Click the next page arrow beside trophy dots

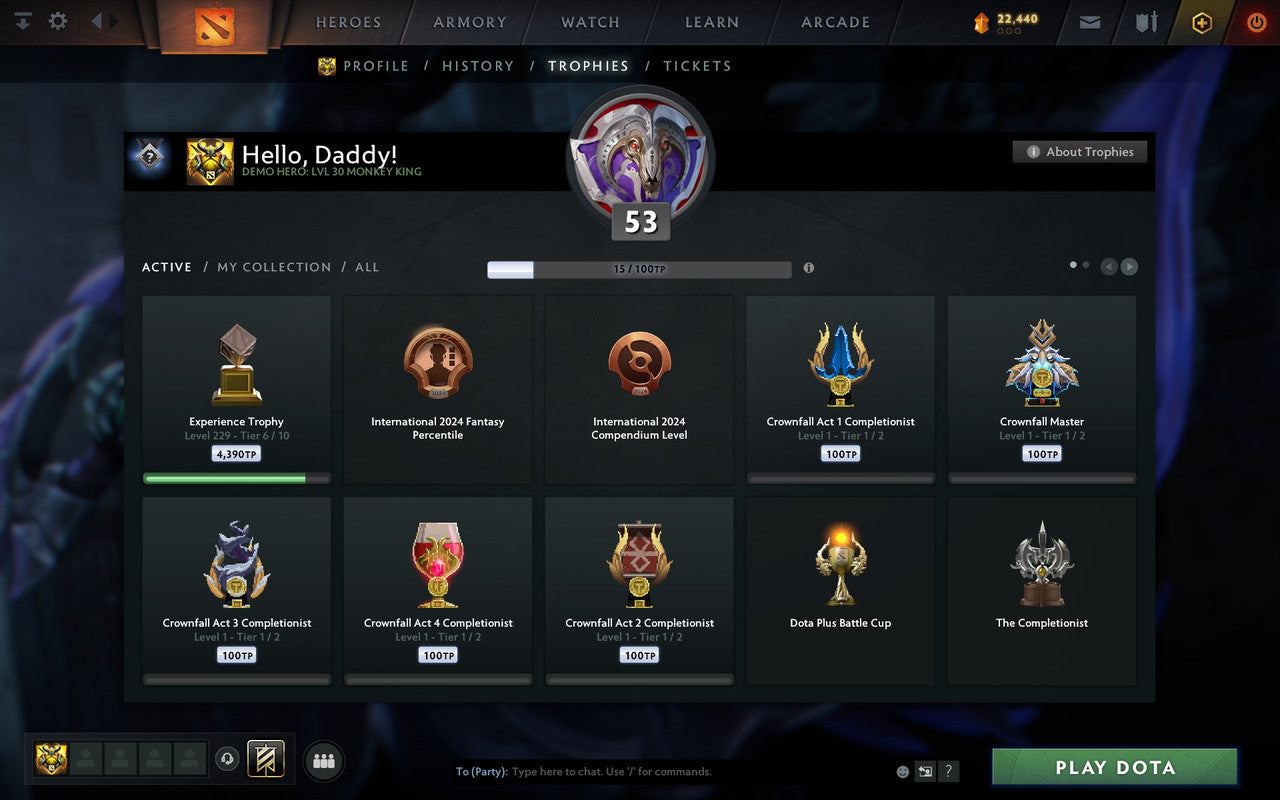tap(1130, 266)
